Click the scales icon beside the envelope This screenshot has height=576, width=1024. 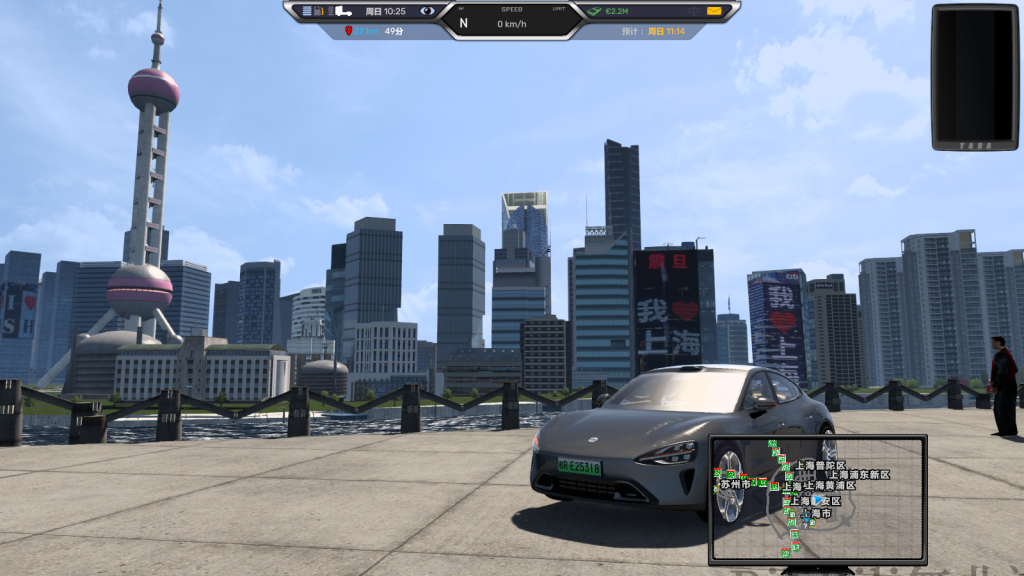(693, 11)
